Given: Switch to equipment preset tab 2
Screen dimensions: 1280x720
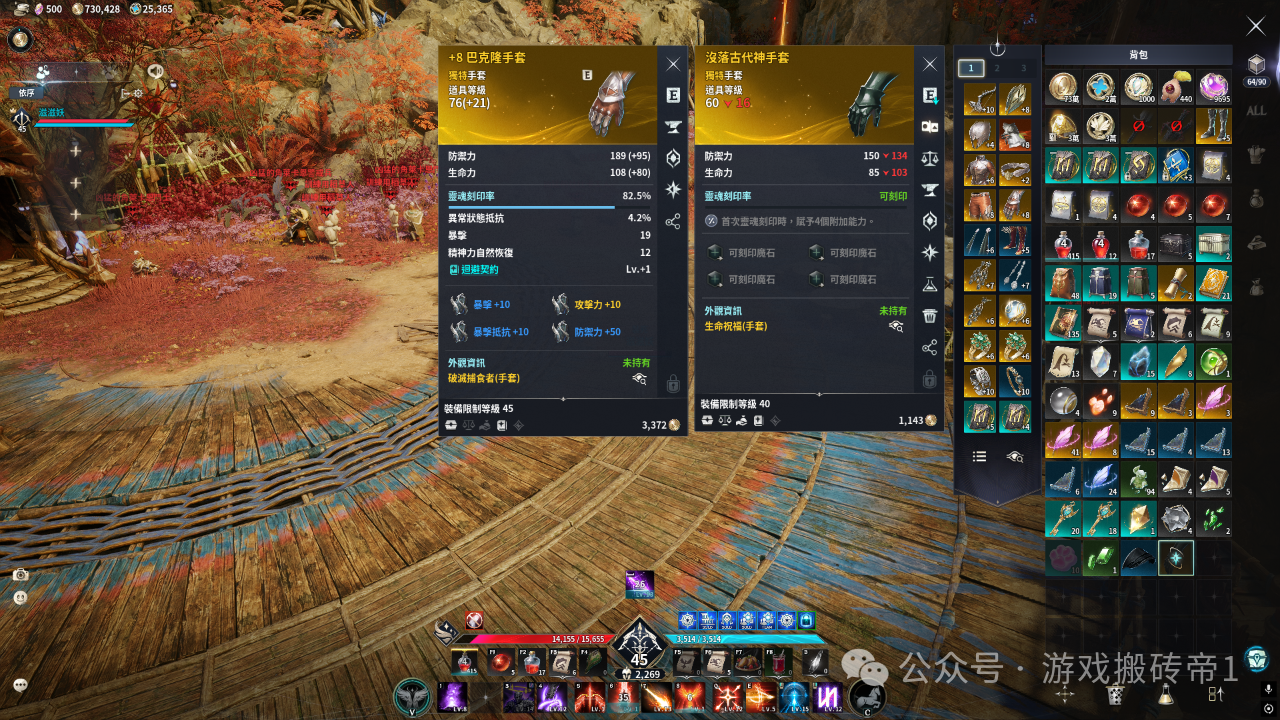Looking at the screenshot, I should [996, 68].
